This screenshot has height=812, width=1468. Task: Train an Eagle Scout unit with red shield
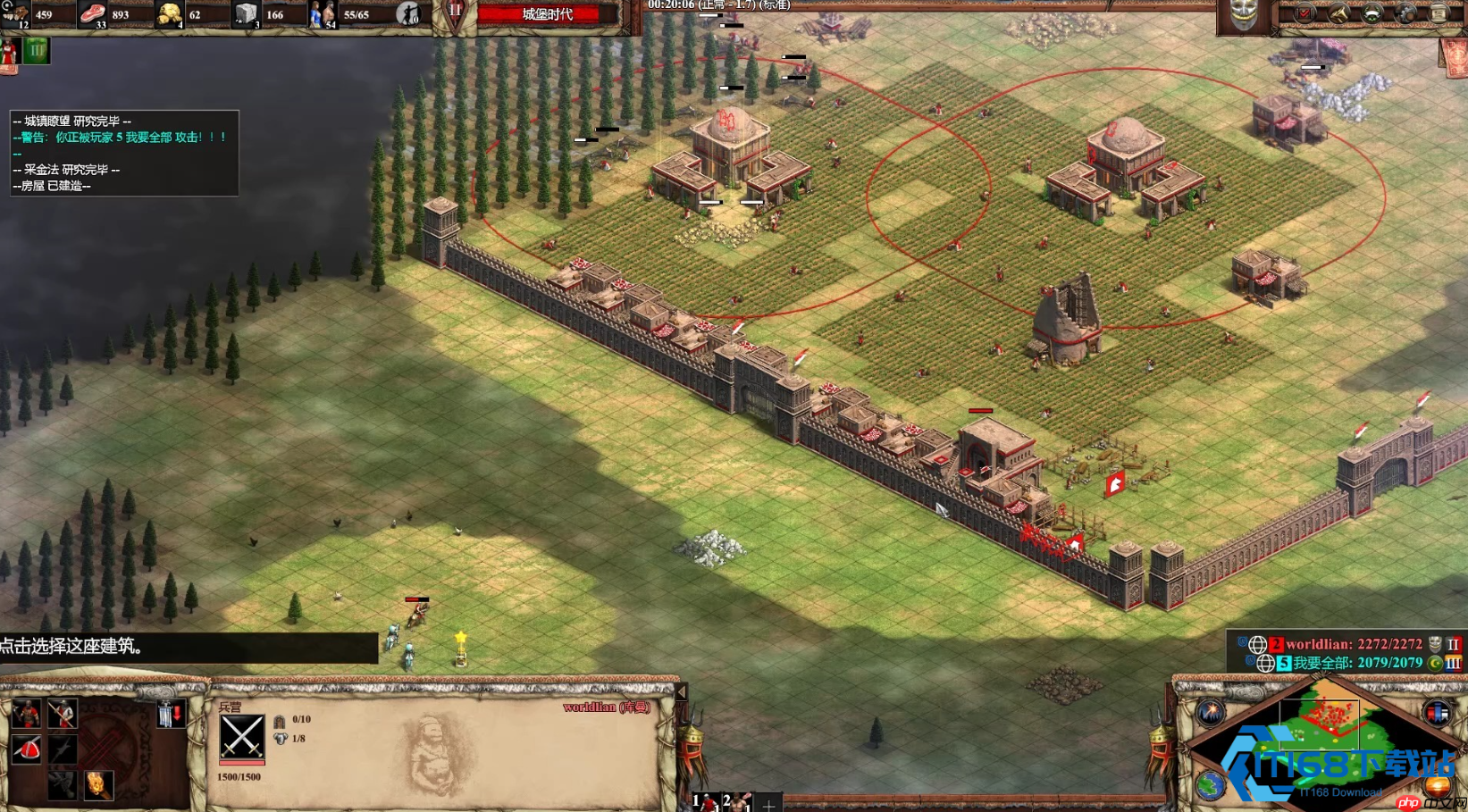coord(26,749)
